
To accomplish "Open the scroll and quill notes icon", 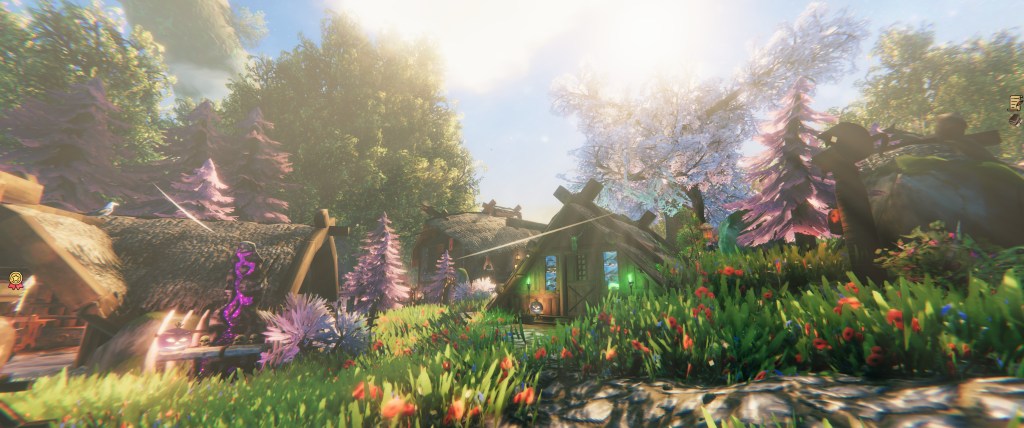I will [x=1016, y=103].
